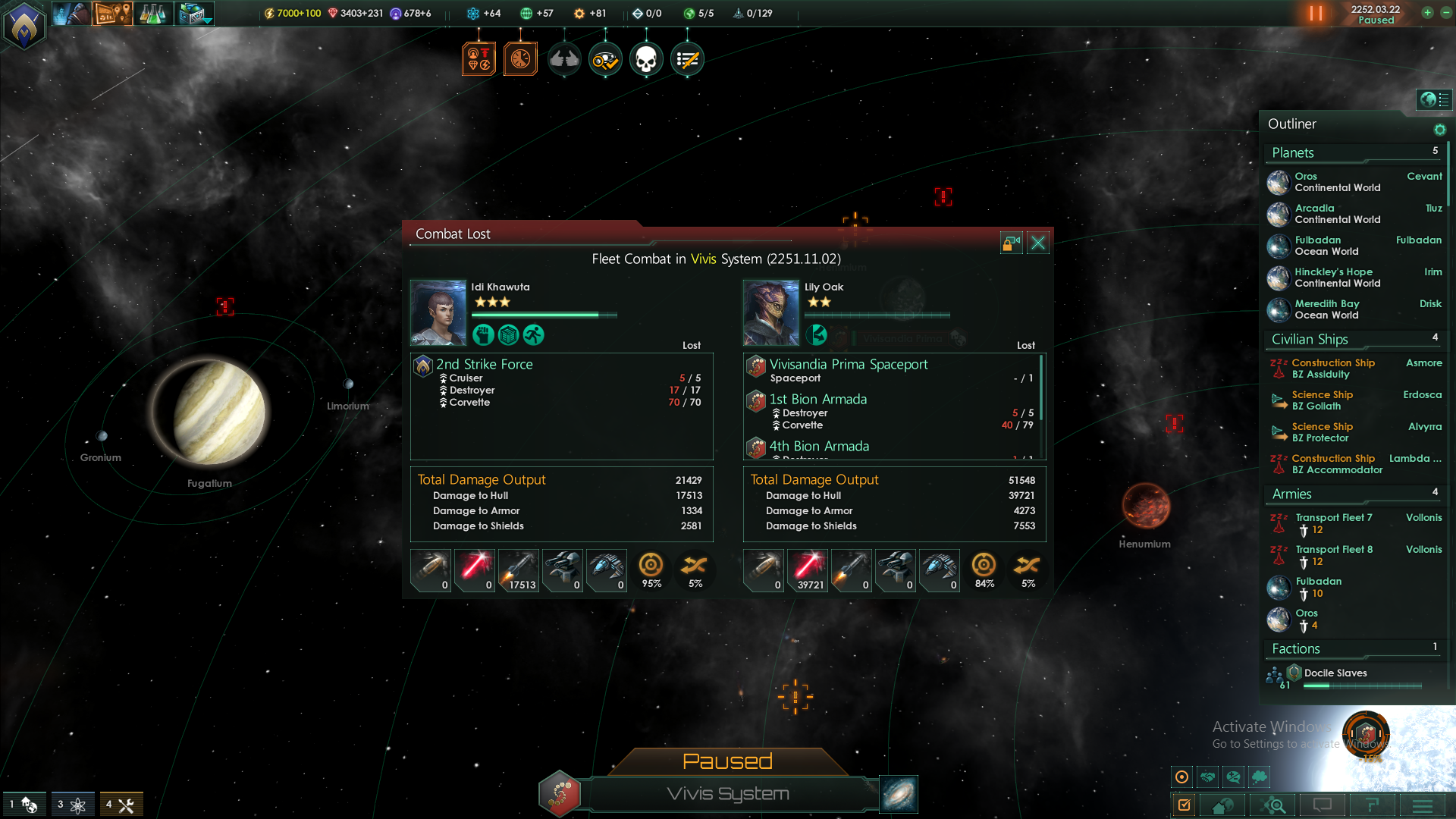The height and width of the screenshot is (819, 1456).
Task: Open the skull alert notification
Action: 646,59
